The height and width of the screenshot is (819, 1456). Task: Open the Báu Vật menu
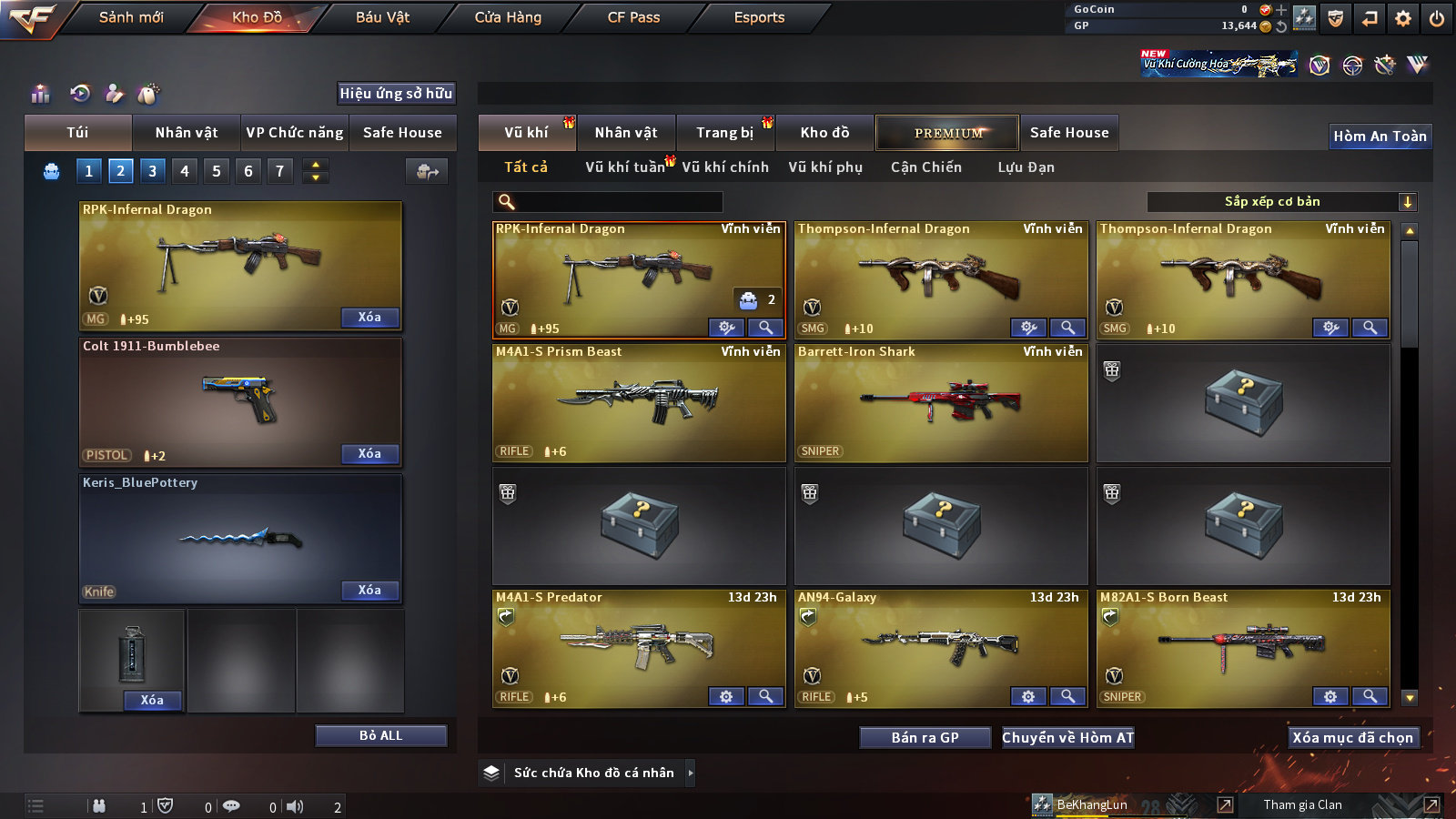(x=382, y=17)
